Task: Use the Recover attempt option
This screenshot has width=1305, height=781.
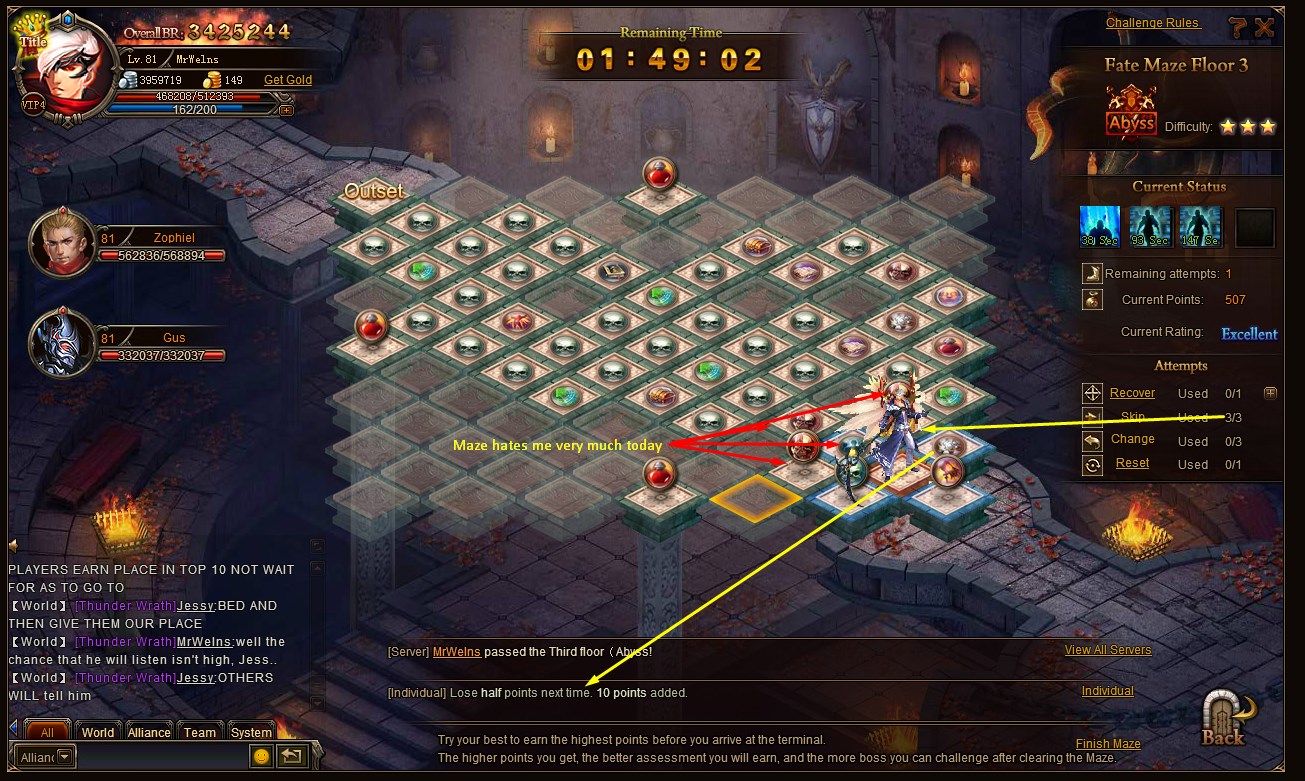Action: tap(1132, 393)
